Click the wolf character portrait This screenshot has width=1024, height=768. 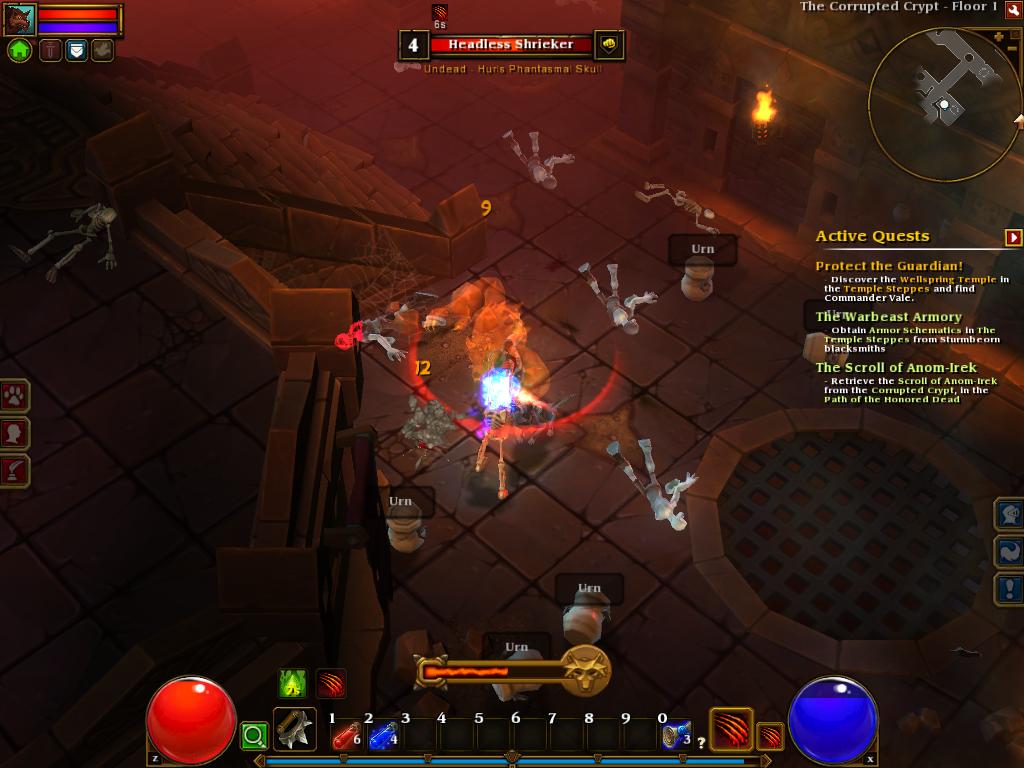pyautogui.click(x=19, y=19)
